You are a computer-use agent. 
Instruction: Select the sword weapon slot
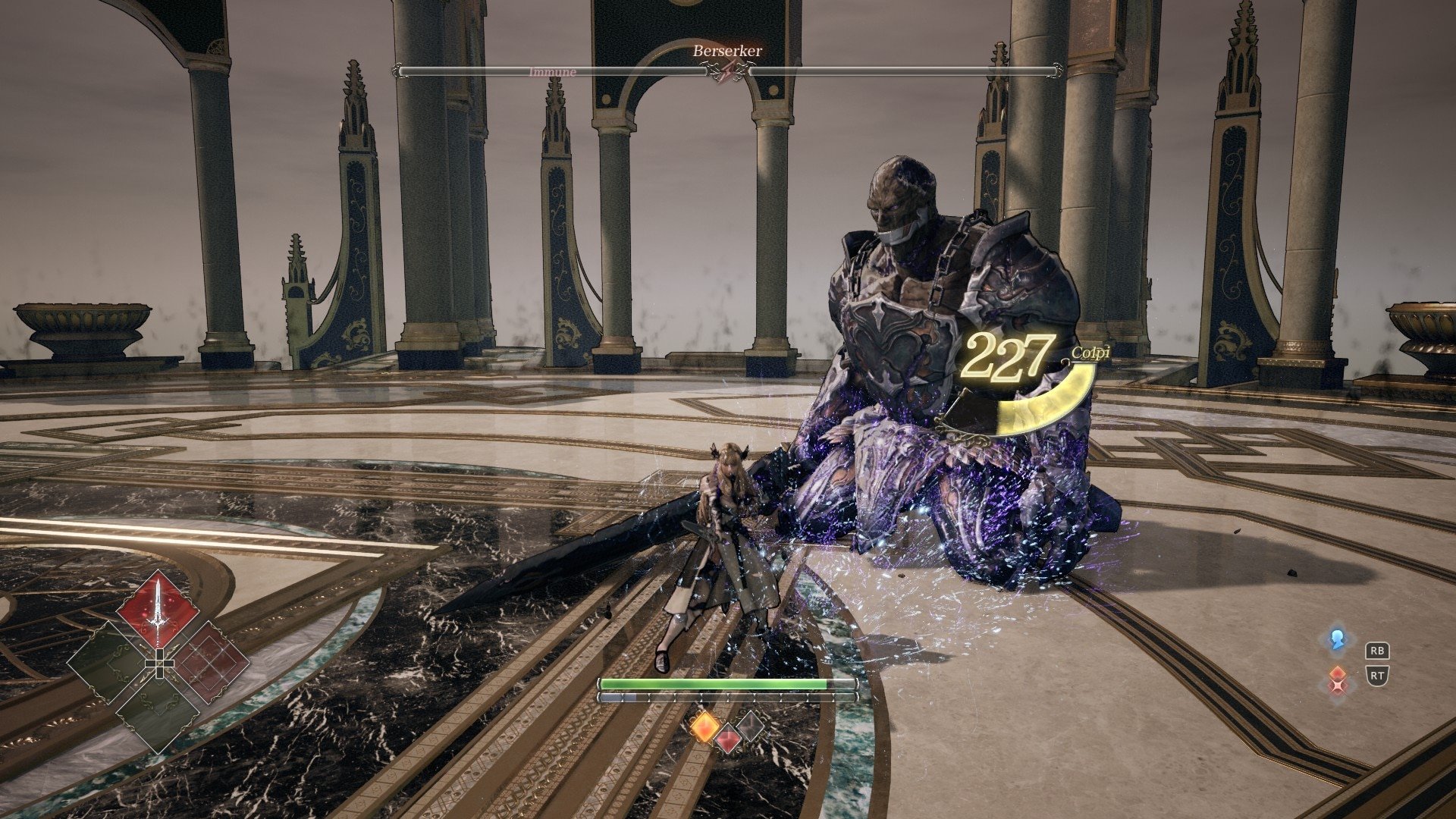click(x=158, y=610)
